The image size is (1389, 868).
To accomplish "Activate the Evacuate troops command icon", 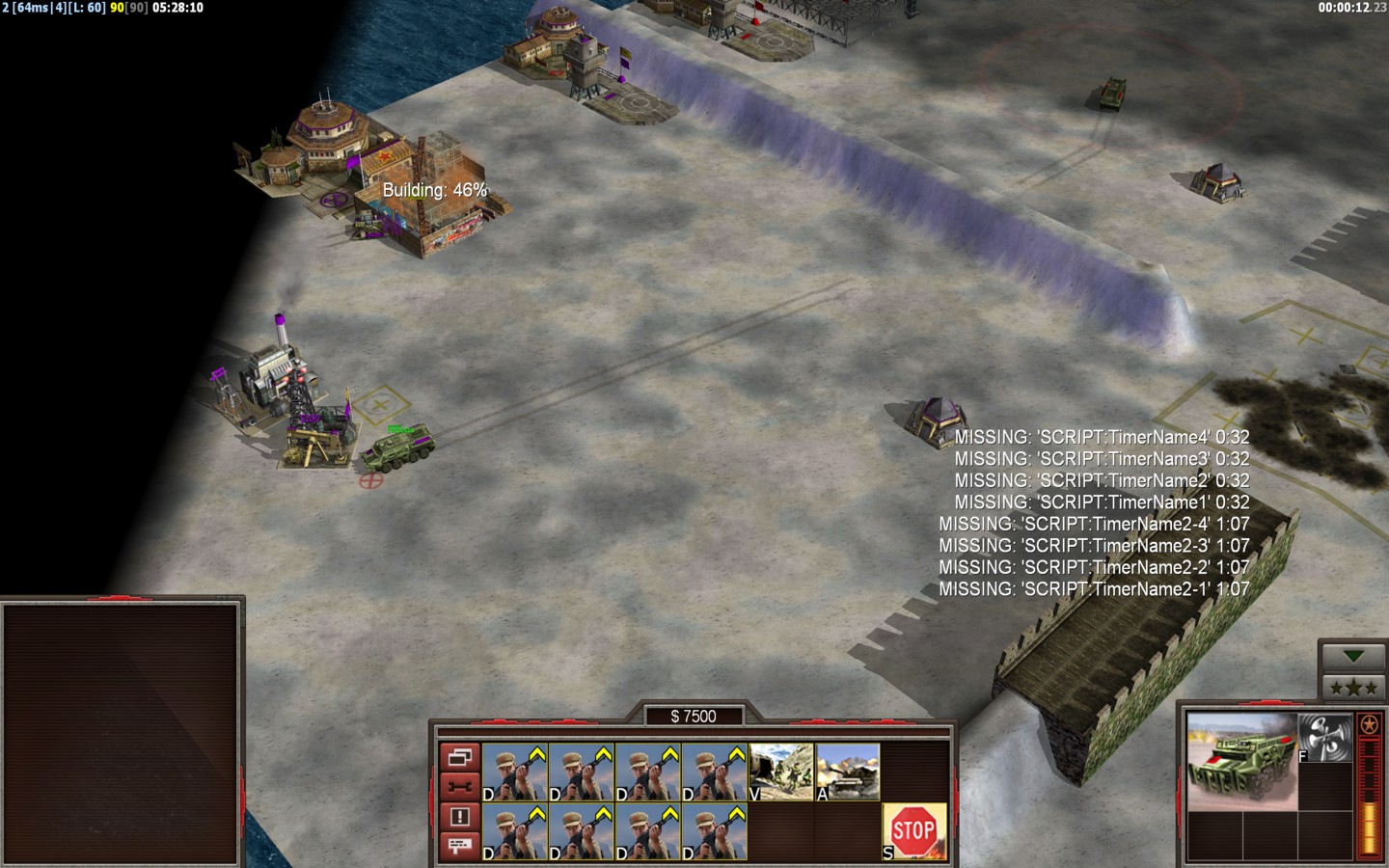I will [x=781, y=772].
